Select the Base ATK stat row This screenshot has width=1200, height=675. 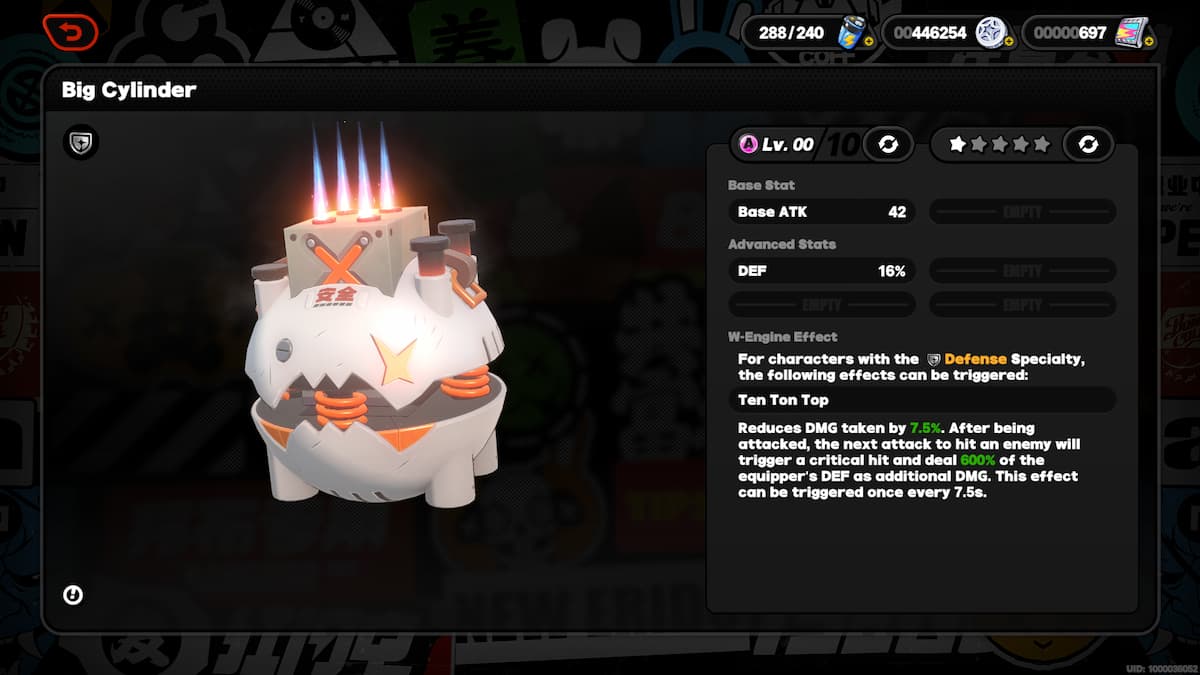pyautogui.click(x=820, y=212)
